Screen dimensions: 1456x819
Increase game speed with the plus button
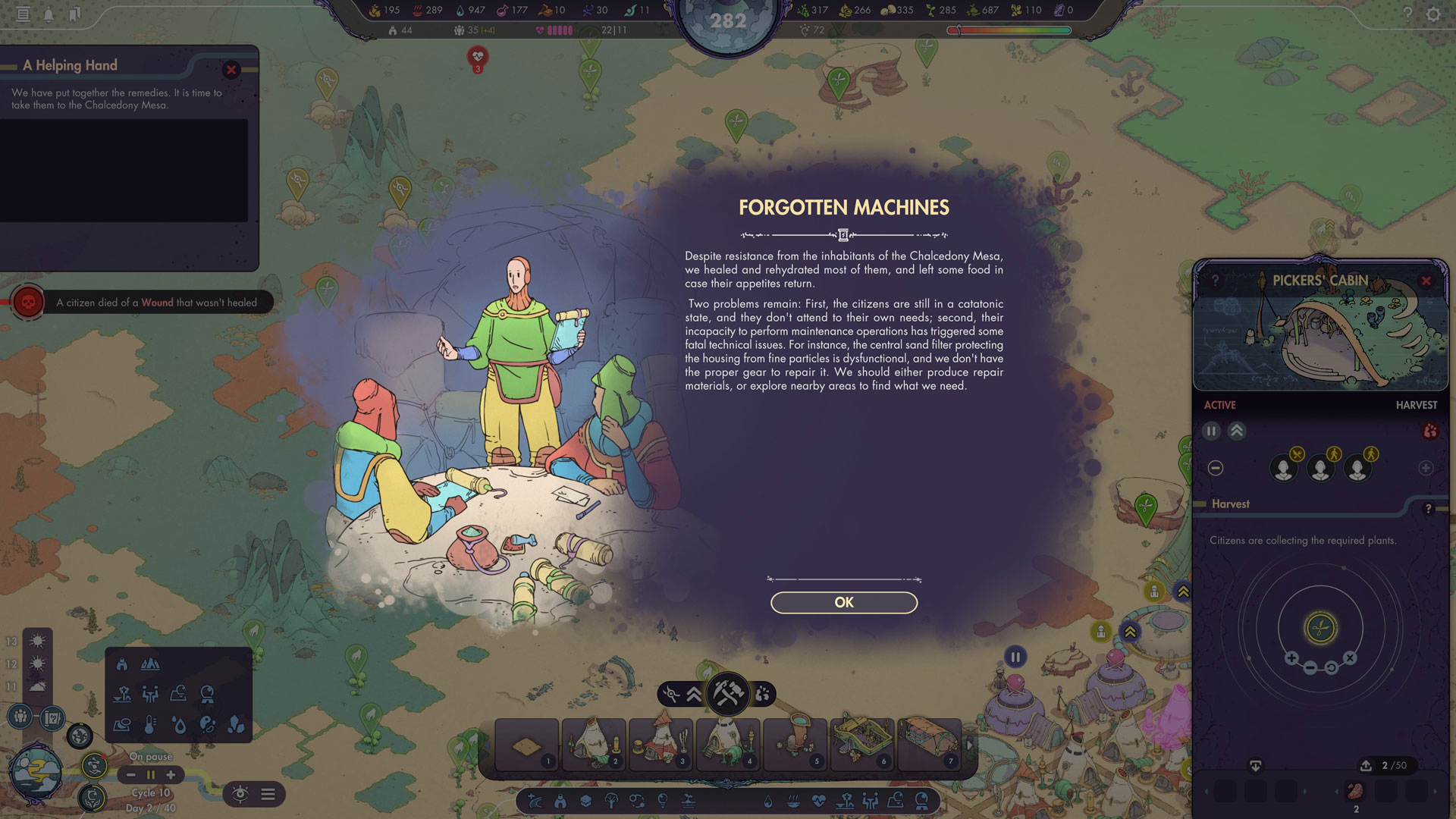click(171, 774)
